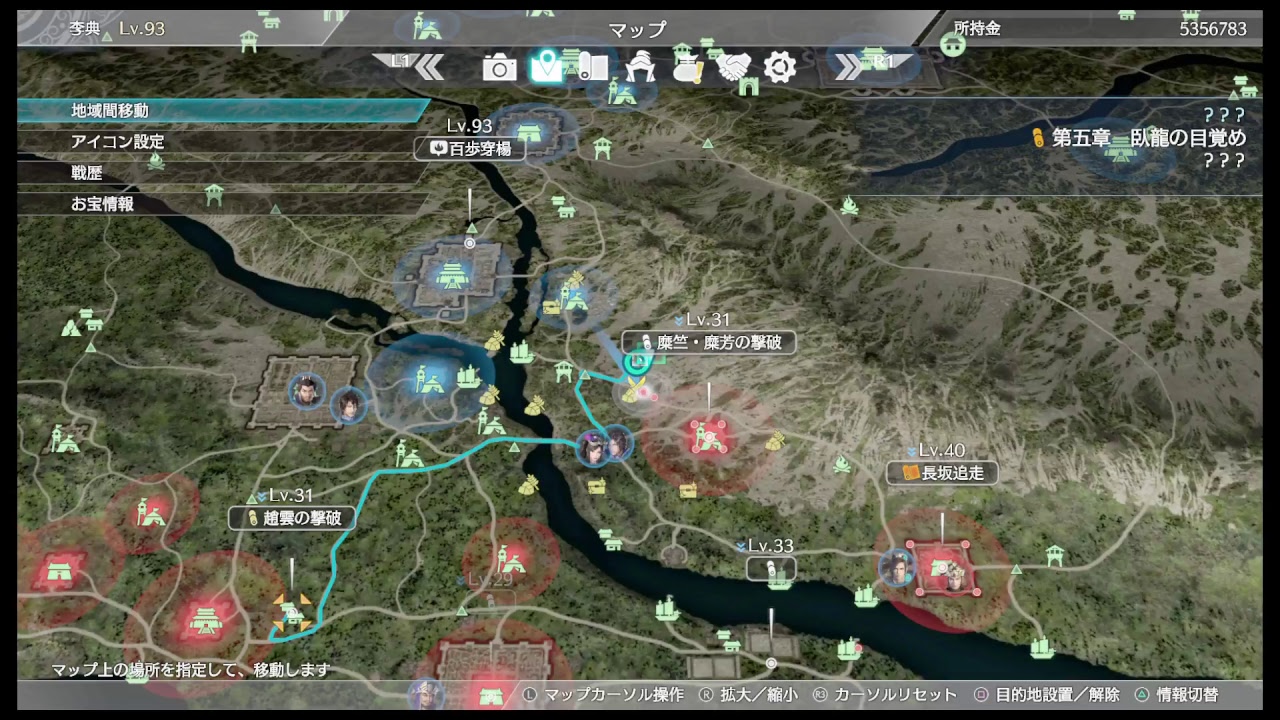
Task: Expand the 麋竺・麋芳の撃破 Lv.31 quest banner
Action: [707, 342]
